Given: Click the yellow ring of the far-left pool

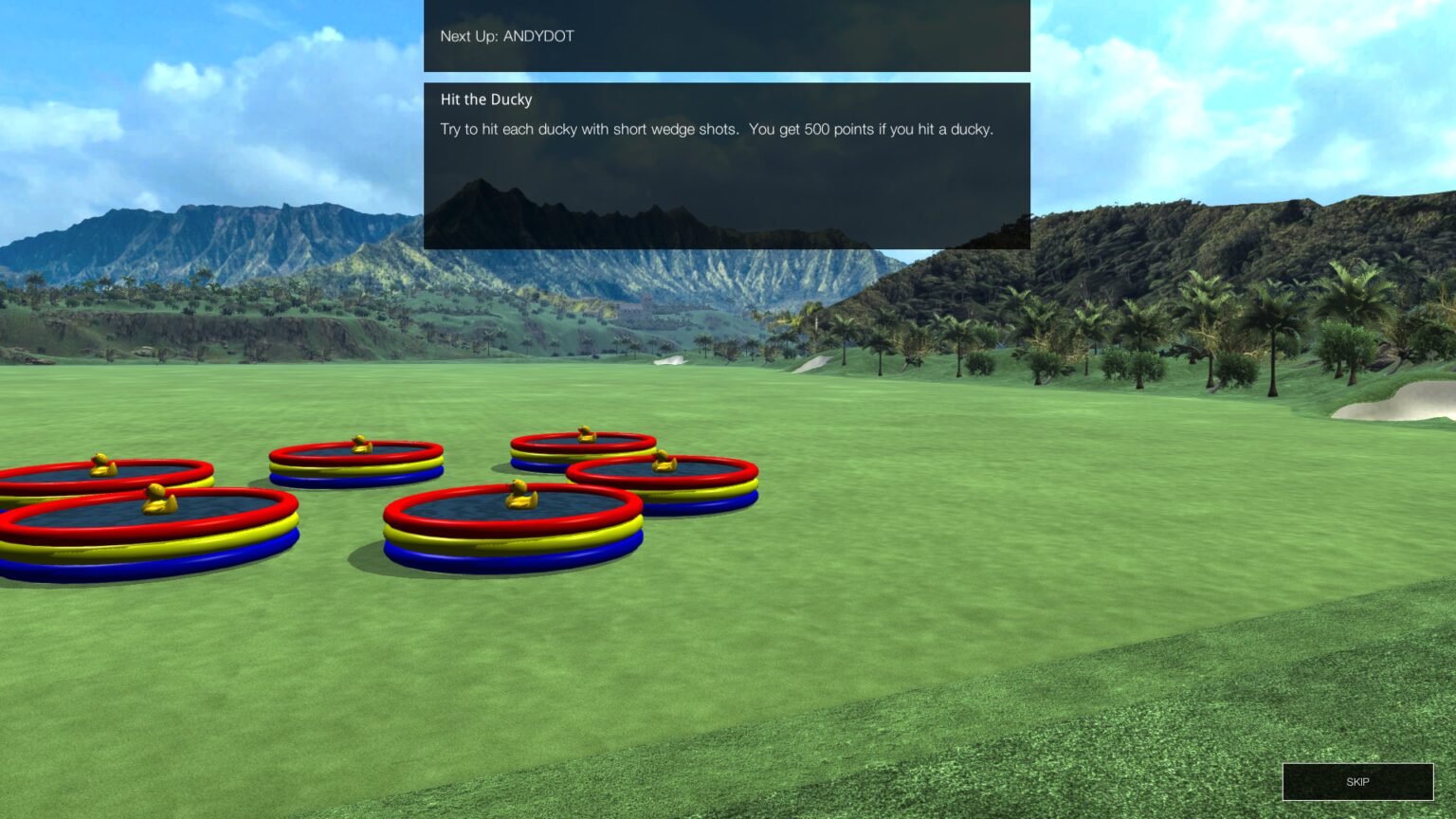Looking at the screenshot, I should coord(114,551).
